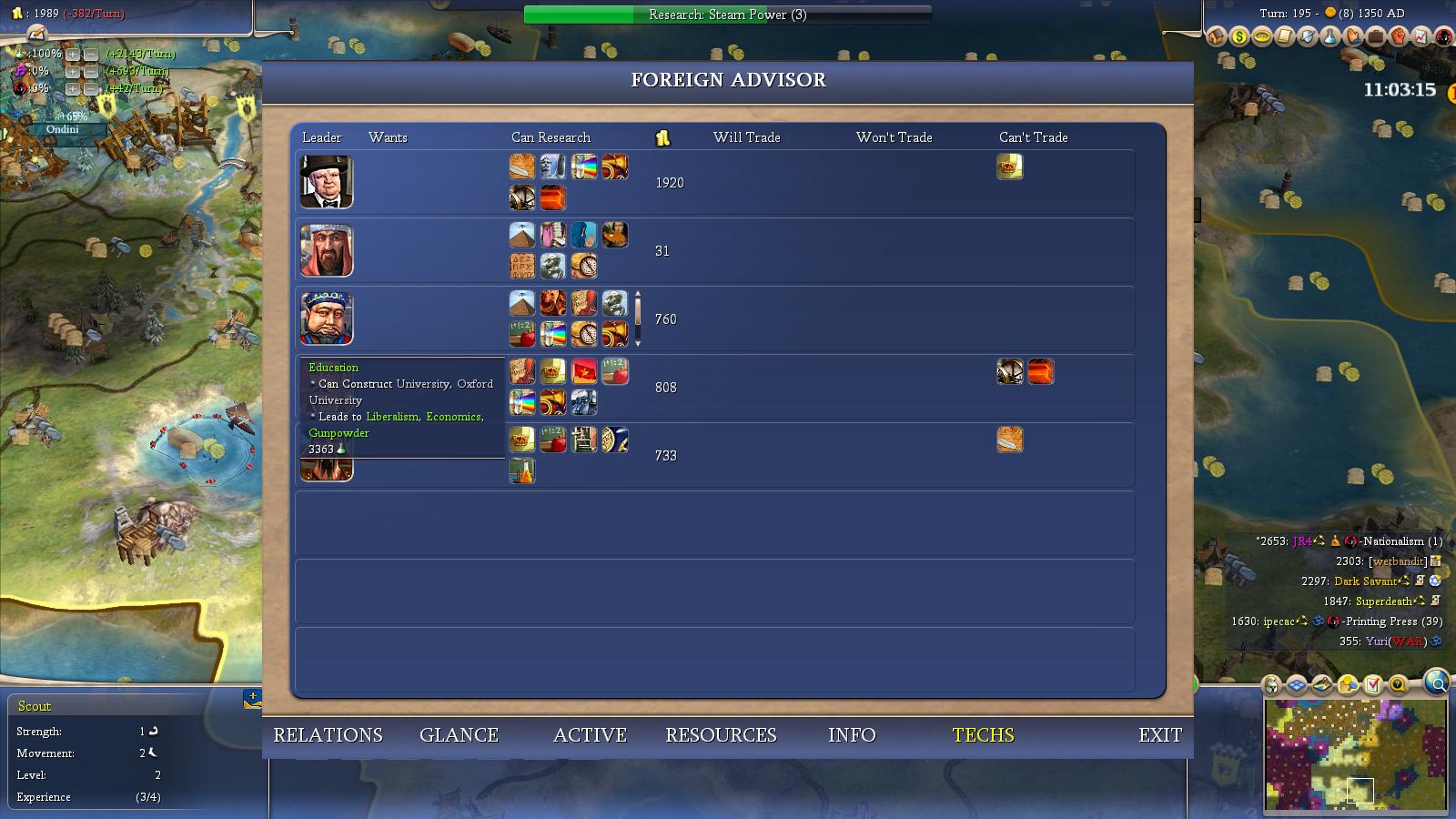Click the GLANCE menu option

[459, 734]
